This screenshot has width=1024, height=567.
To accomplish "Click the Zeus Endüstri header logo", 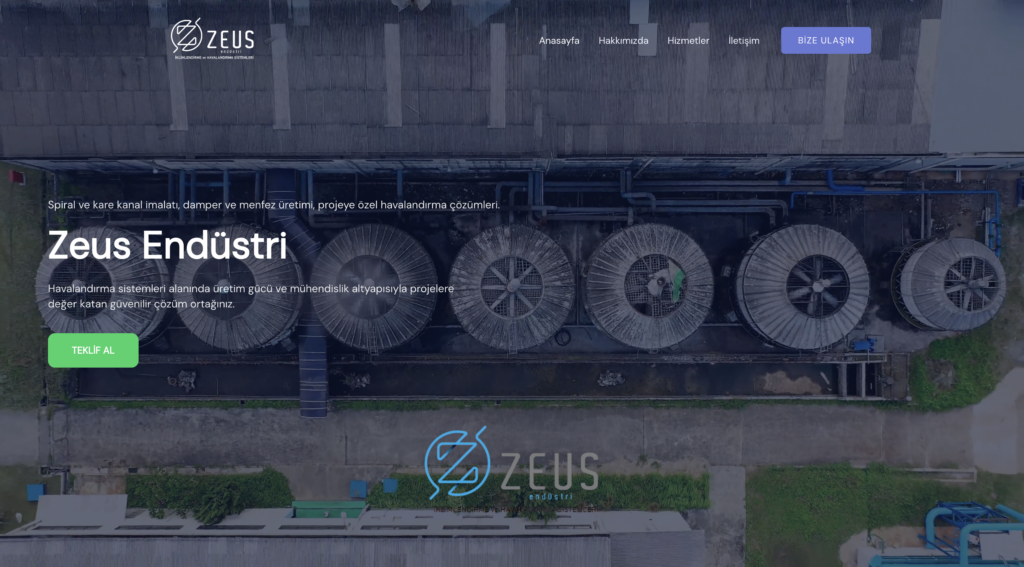I will pyautogui.click(x=212, y=39).
